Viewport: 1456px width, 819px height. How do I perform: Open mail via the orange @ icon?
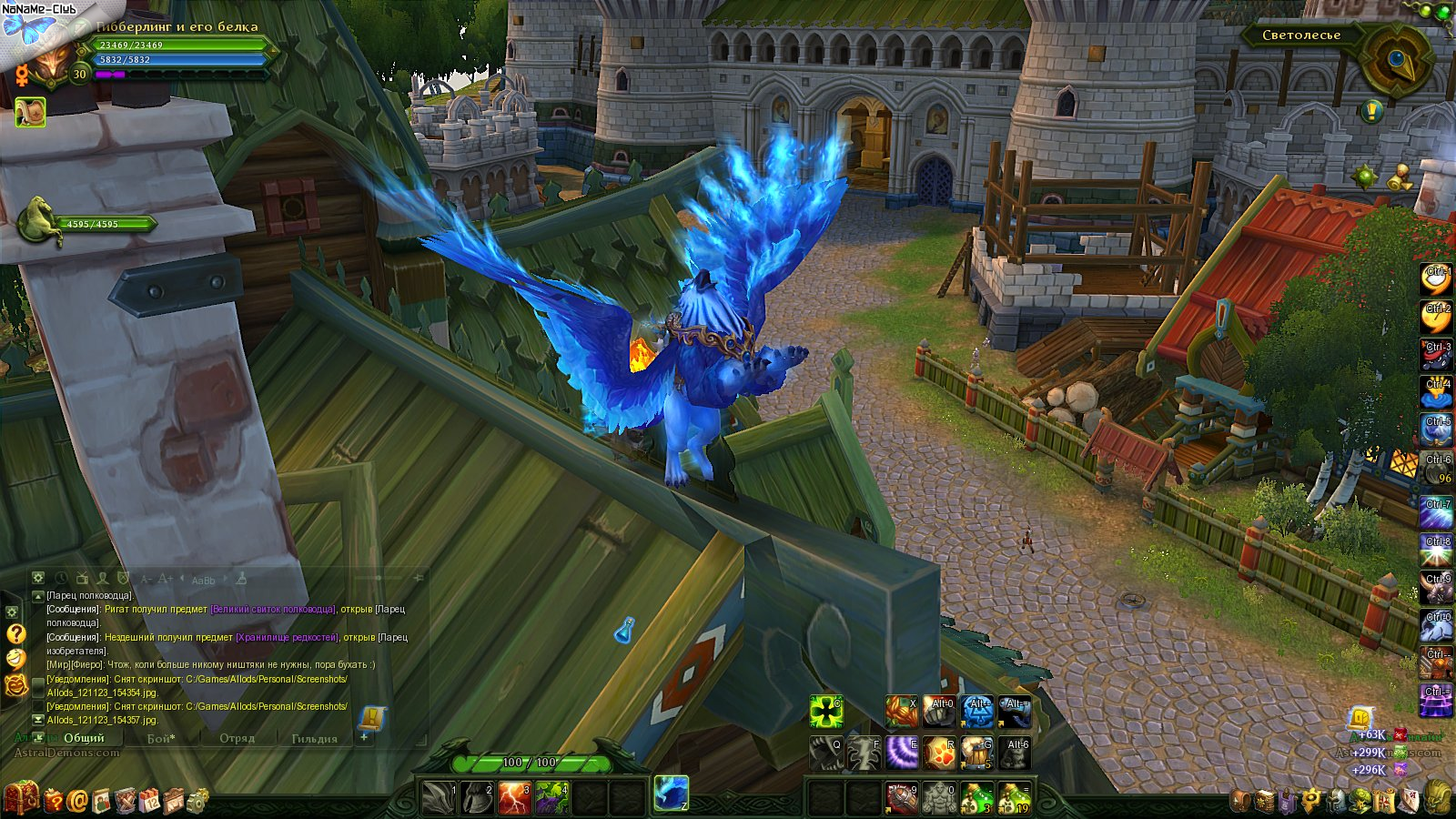tap(78, 801)
